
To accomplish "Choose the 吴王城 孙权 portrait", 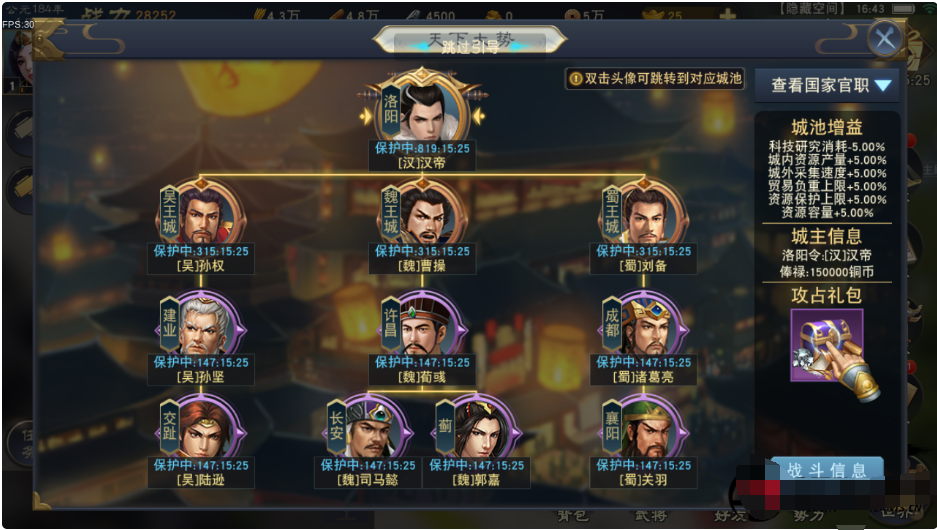I will (x=208, y=214).
